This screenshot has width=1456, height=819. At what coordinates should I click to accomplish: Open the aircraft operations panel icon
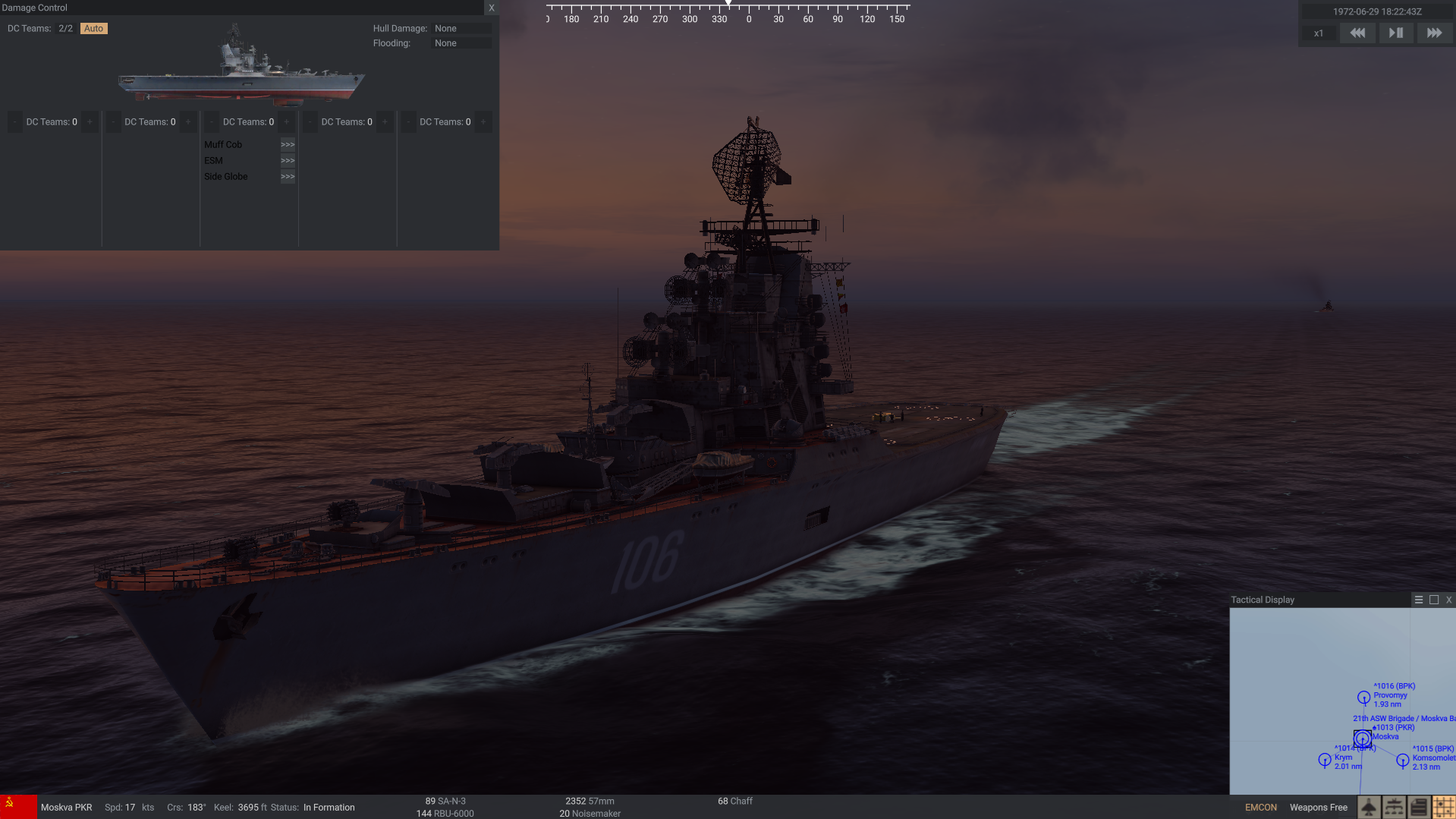tap(1369, 807)
